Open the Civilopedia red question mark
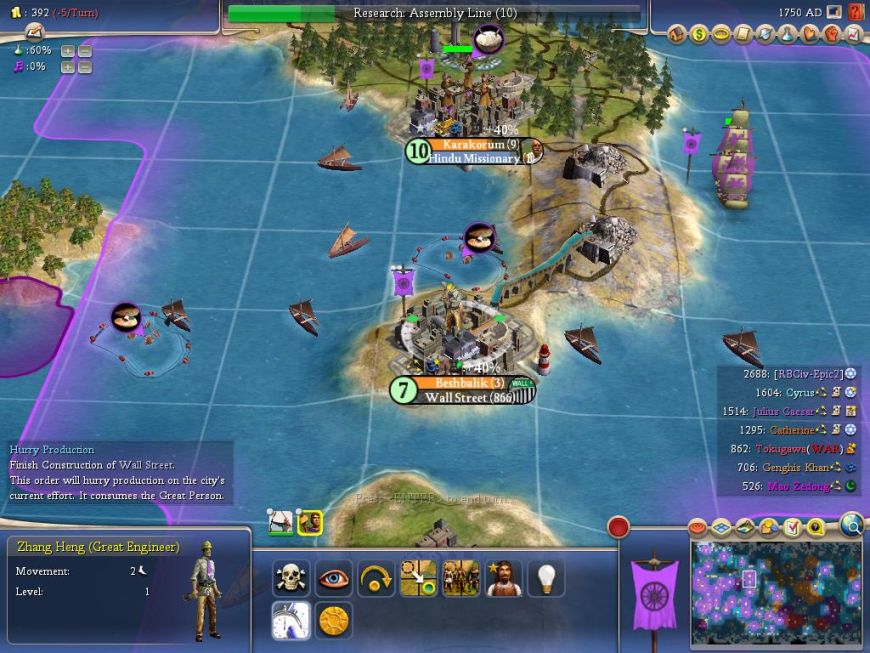Image resolution: width=870 pixels, height=653 pixels. (x=856, y=12)
